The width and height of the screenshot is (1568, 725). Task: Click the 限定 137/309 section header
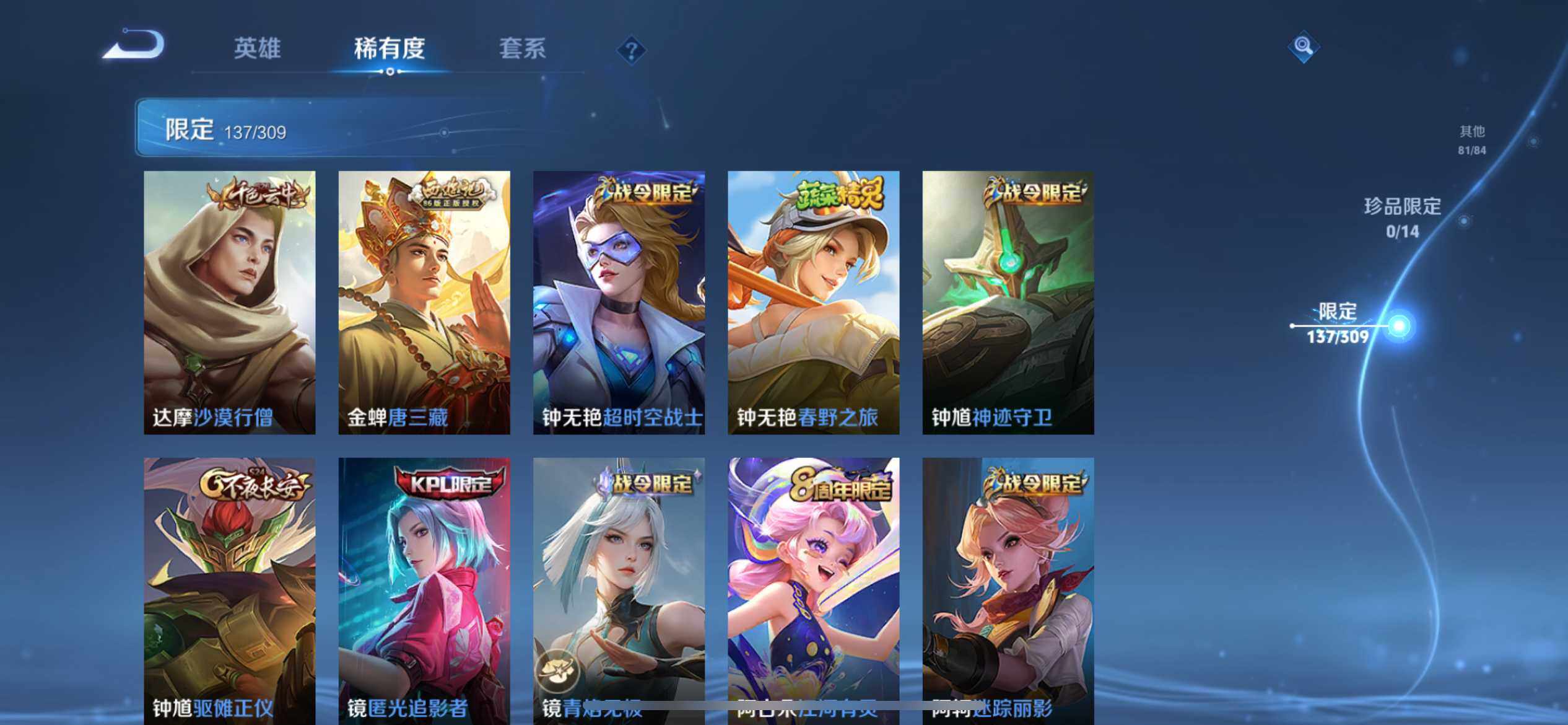(x=226, y=130)
